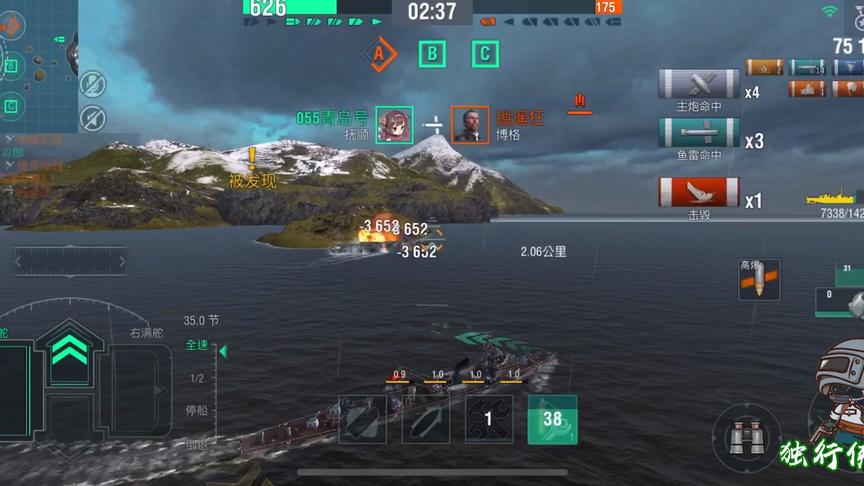This screenshot has height=486, width=864.
Task: Activate the highlighted consumable showing 38
Action: pyautogui.click(x=552, y=419)
